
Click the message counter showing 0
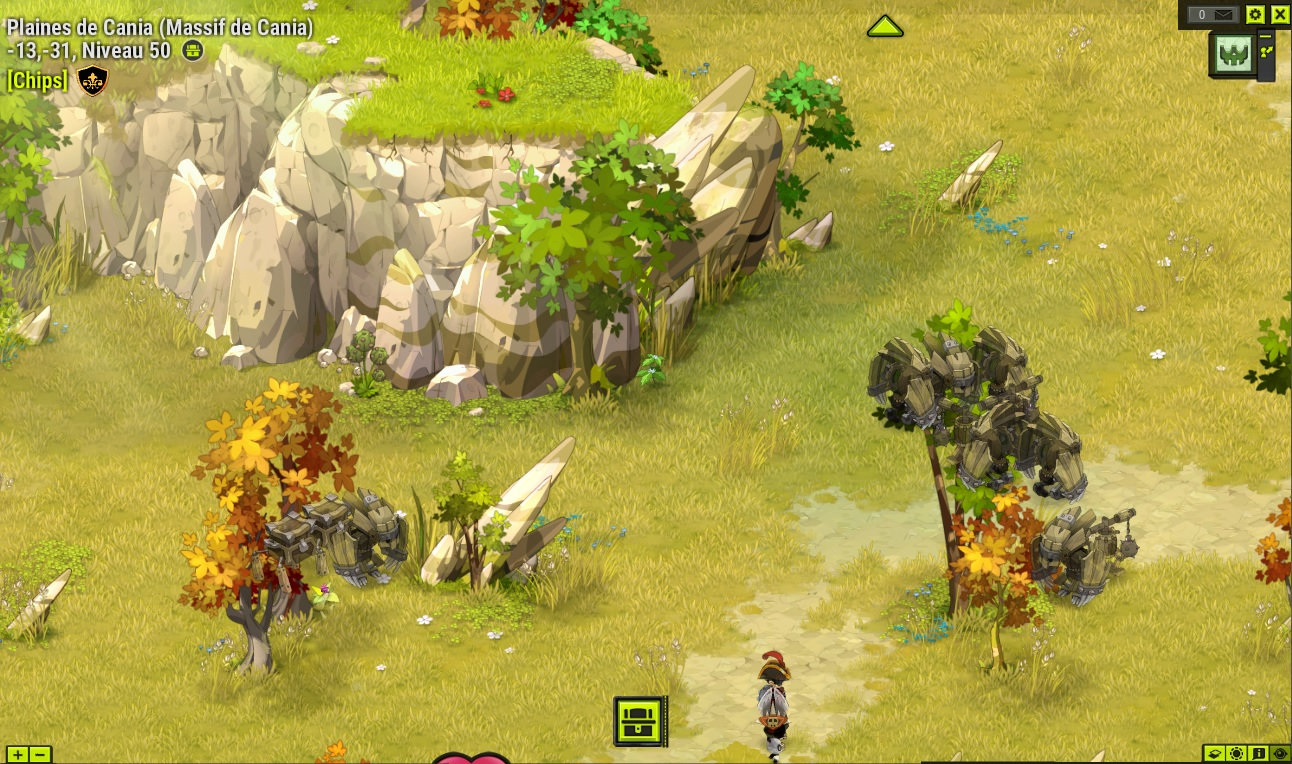click(1201, 14)
